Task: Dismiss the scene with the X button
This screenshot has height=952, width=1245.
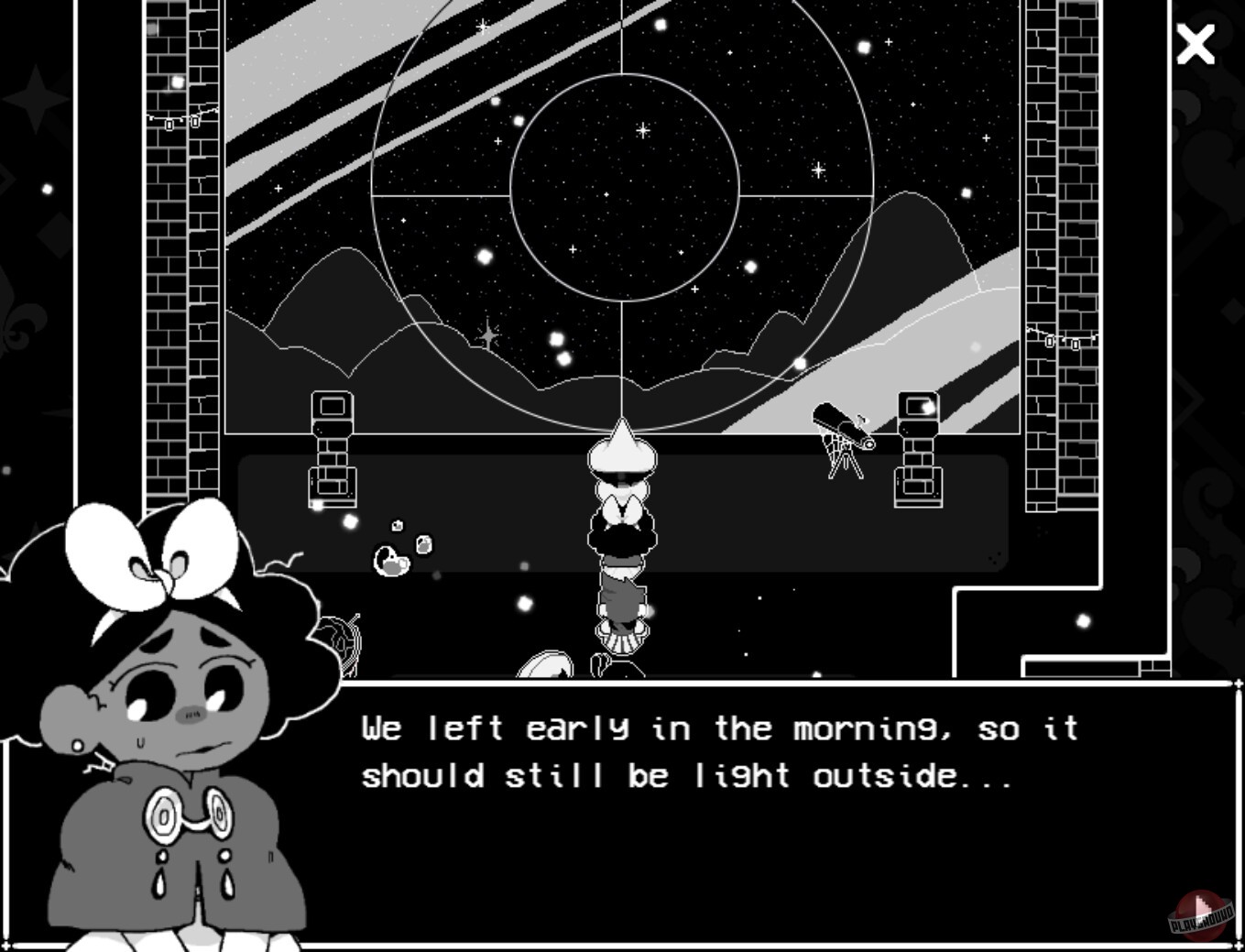Action: click(1196, 45)
